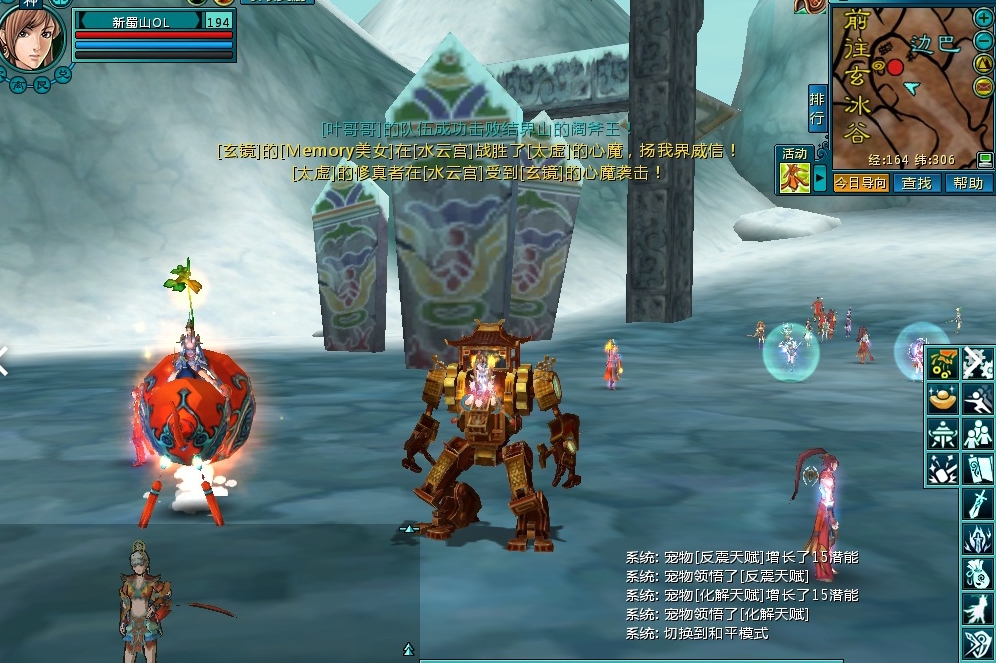
Task: Open the 今日导向 daily guide
Action: click(861, 183)
